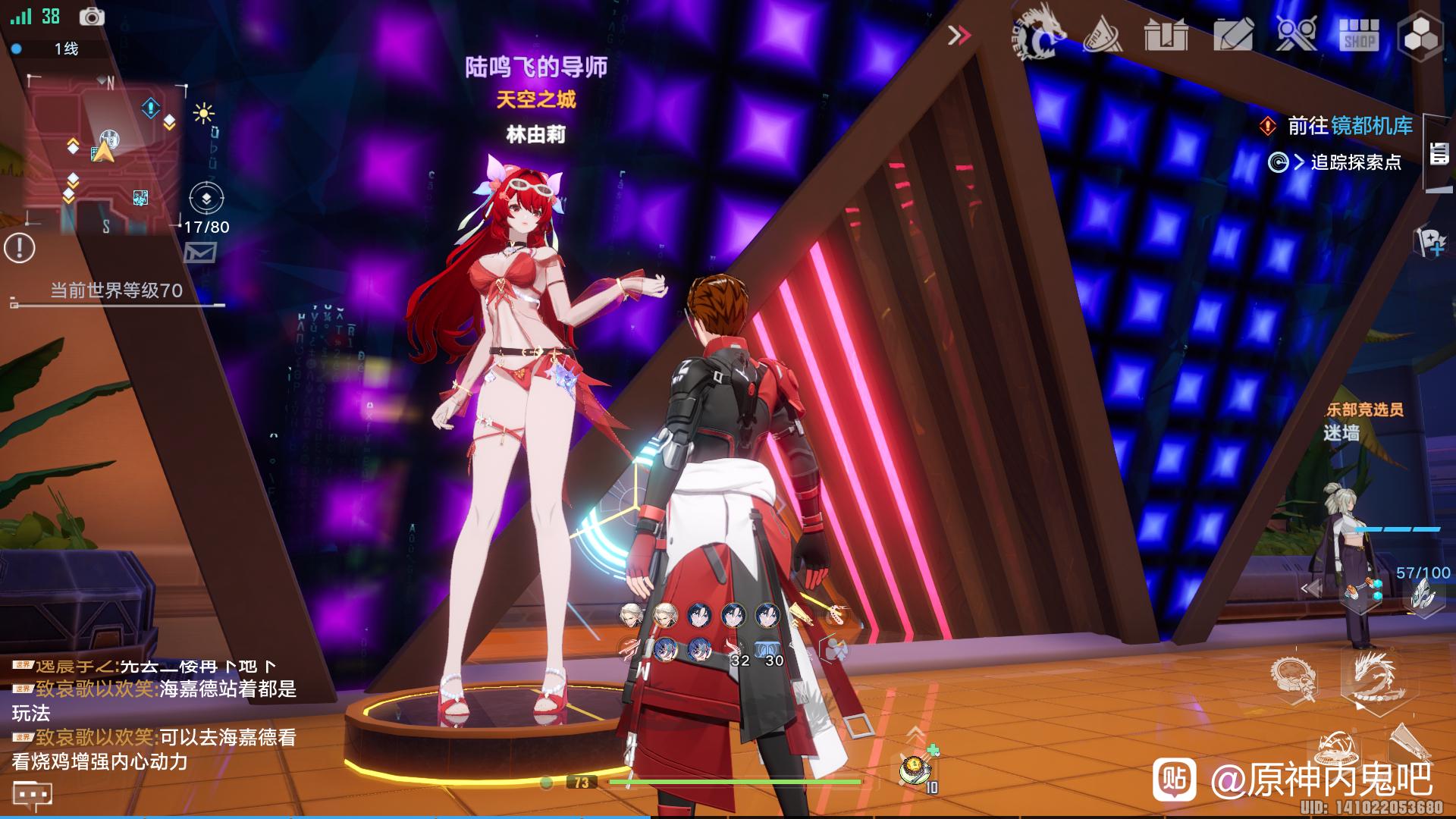This screenshot has width=1456, height=819.
Task: Open the SHOP menu
Action: [1359, 35]
